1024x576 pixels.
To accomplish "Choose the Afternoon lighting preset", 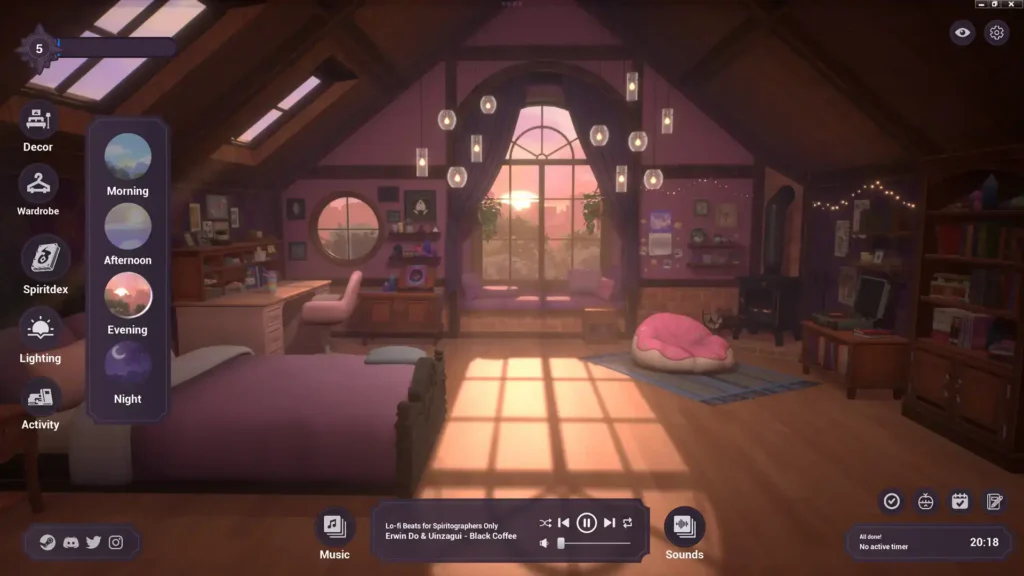I will point(128,226).
